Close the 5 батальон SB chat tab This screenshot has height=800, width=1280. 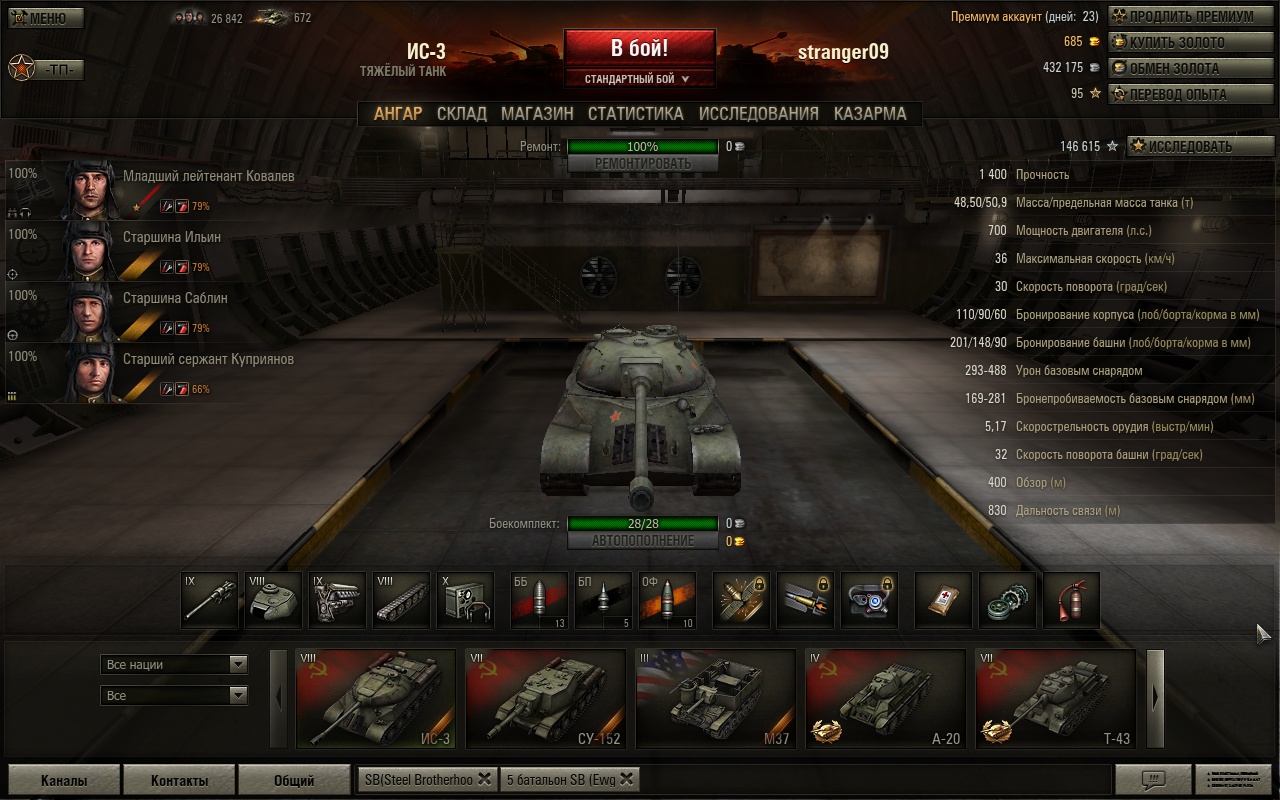tap(627, 779)
